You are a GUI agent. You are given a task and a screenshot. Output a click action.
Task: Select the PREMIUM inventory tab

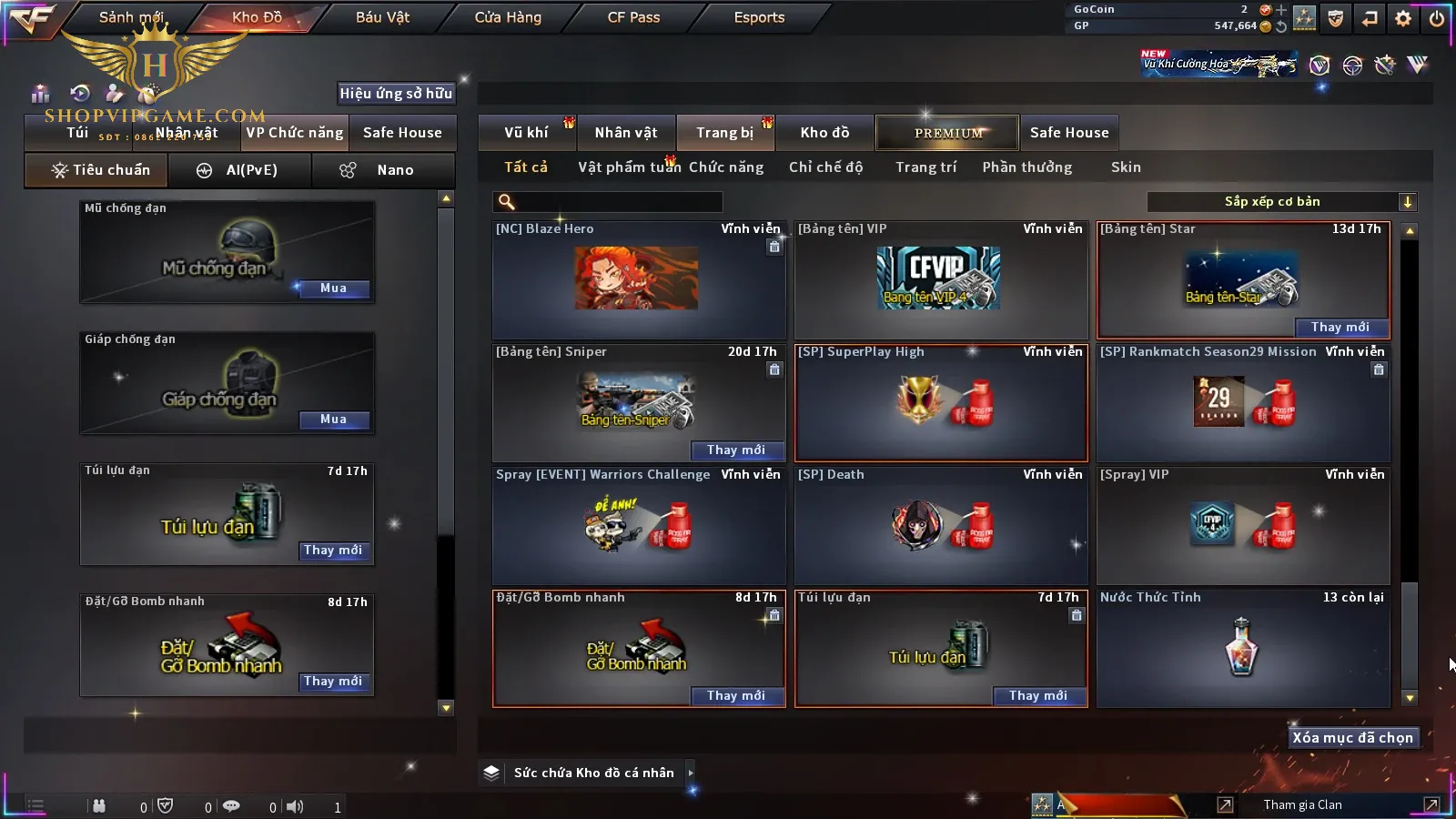[x=948, y=133]
